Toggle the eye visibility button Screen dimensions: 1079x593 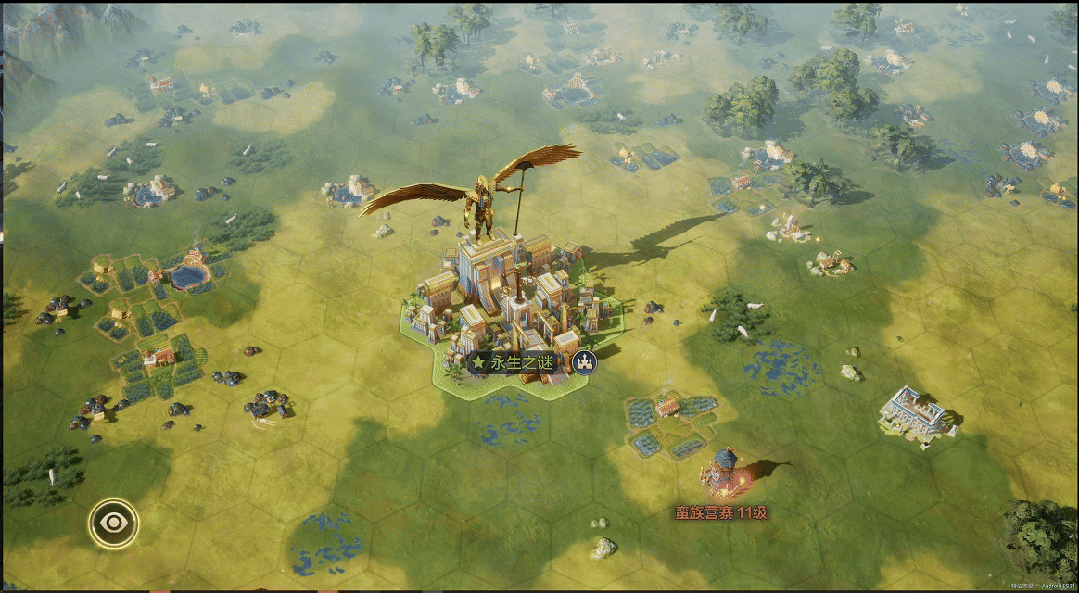pos(113,522)
